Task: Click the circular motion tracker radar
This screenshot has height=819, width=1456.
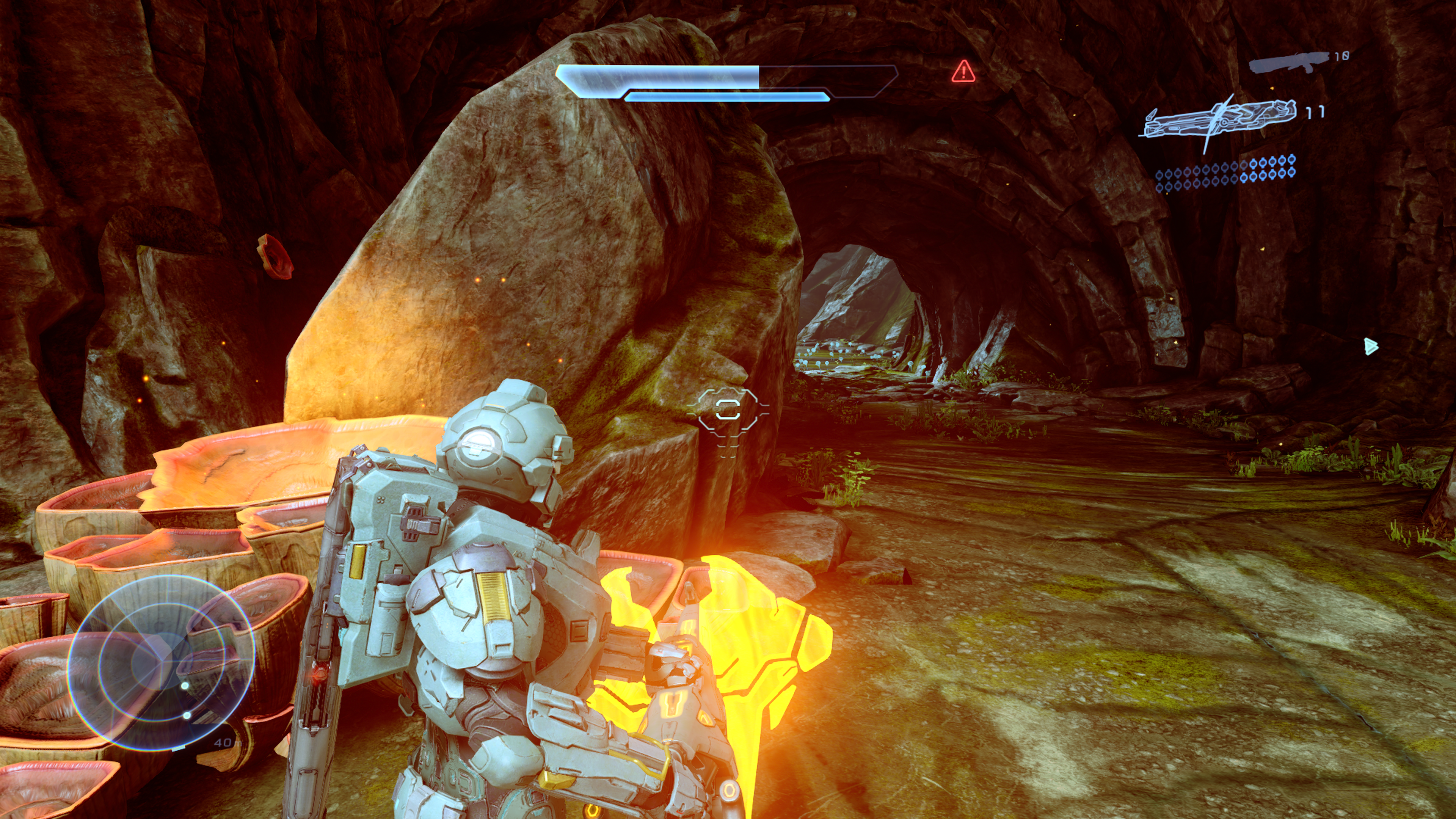Action: pyautogui.click(x=161, y=662)
